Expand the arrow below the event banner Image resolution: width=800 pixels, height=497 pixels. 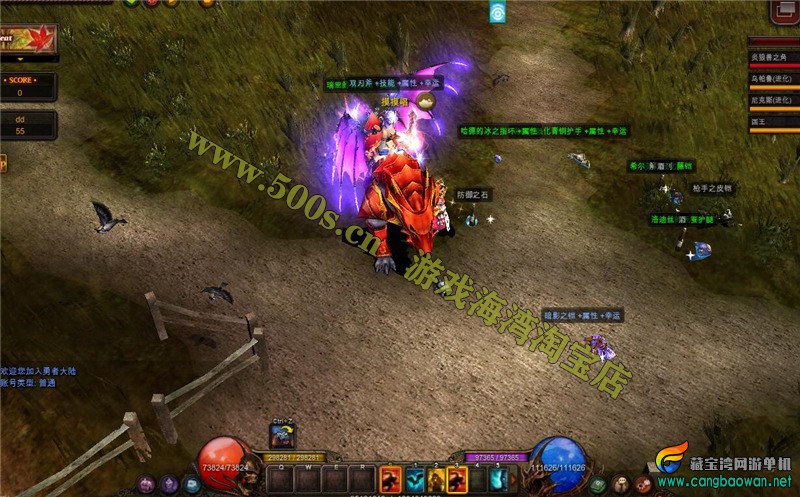(22, 60)
